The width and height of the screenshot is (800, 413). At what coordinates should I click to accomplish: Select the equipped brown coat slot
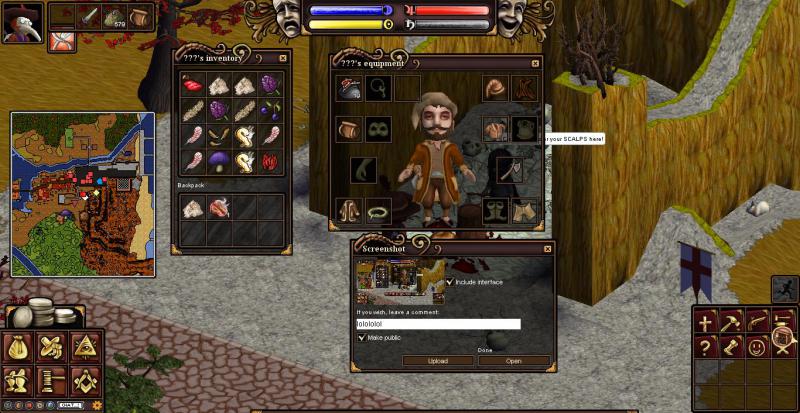click(349, 211)
